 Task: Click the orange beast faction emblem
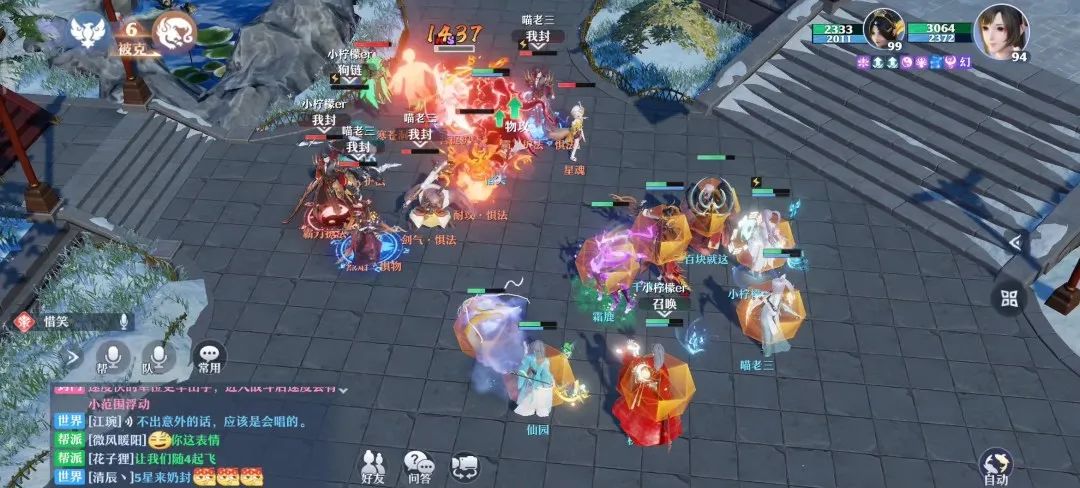click(x=180, y=32)
